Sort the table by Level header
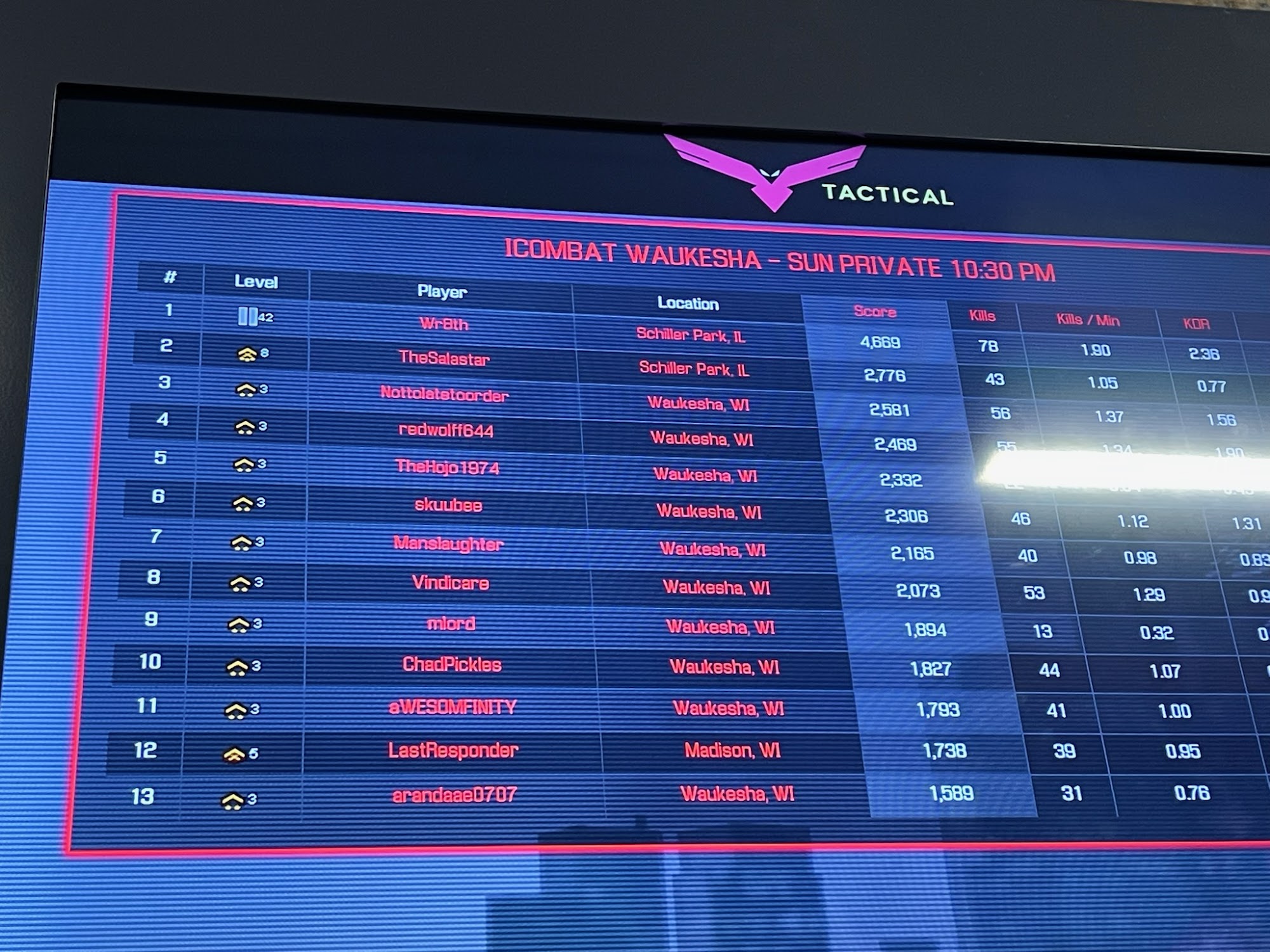The height and width of the screenshot is (952, 1270). 256,281
